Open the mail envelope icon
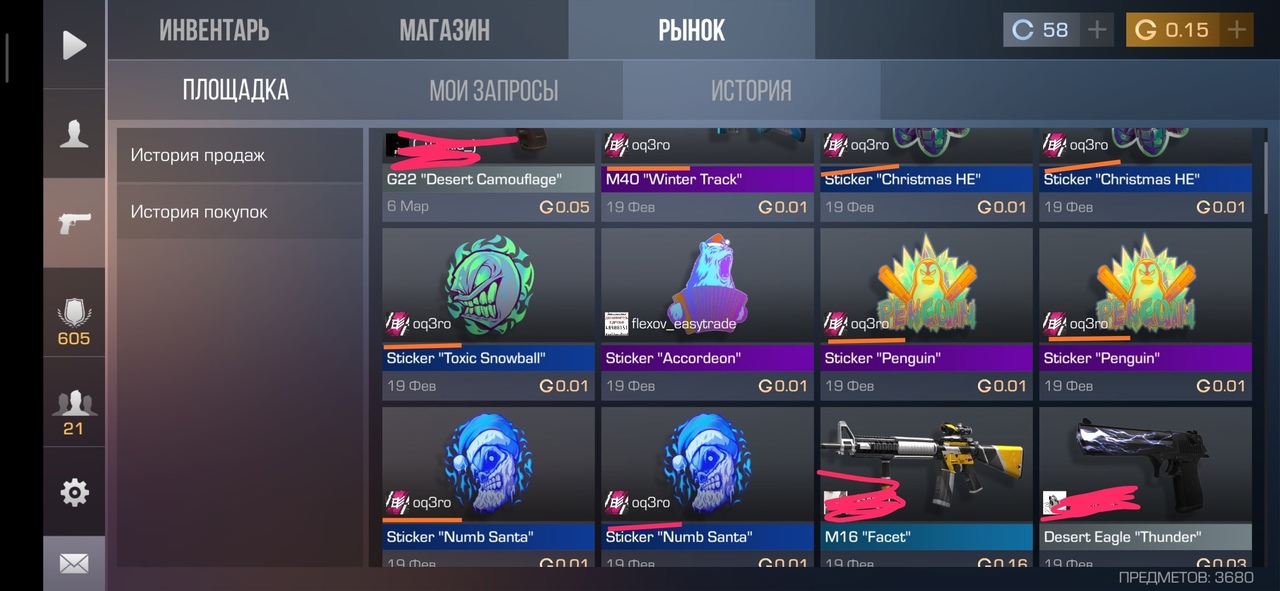 pos(74,564)
